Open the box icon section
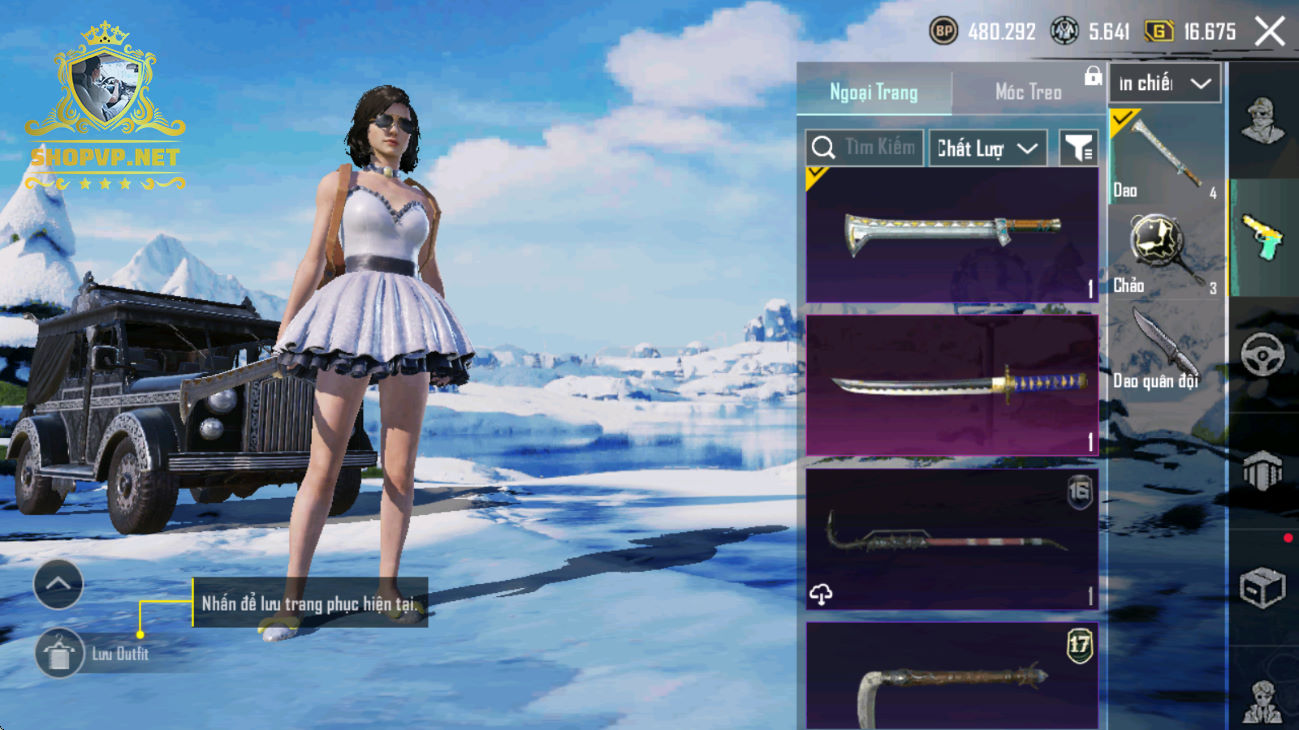Image resolution: width=1299 pixels, height=730 pixels. click(1263, 588)
